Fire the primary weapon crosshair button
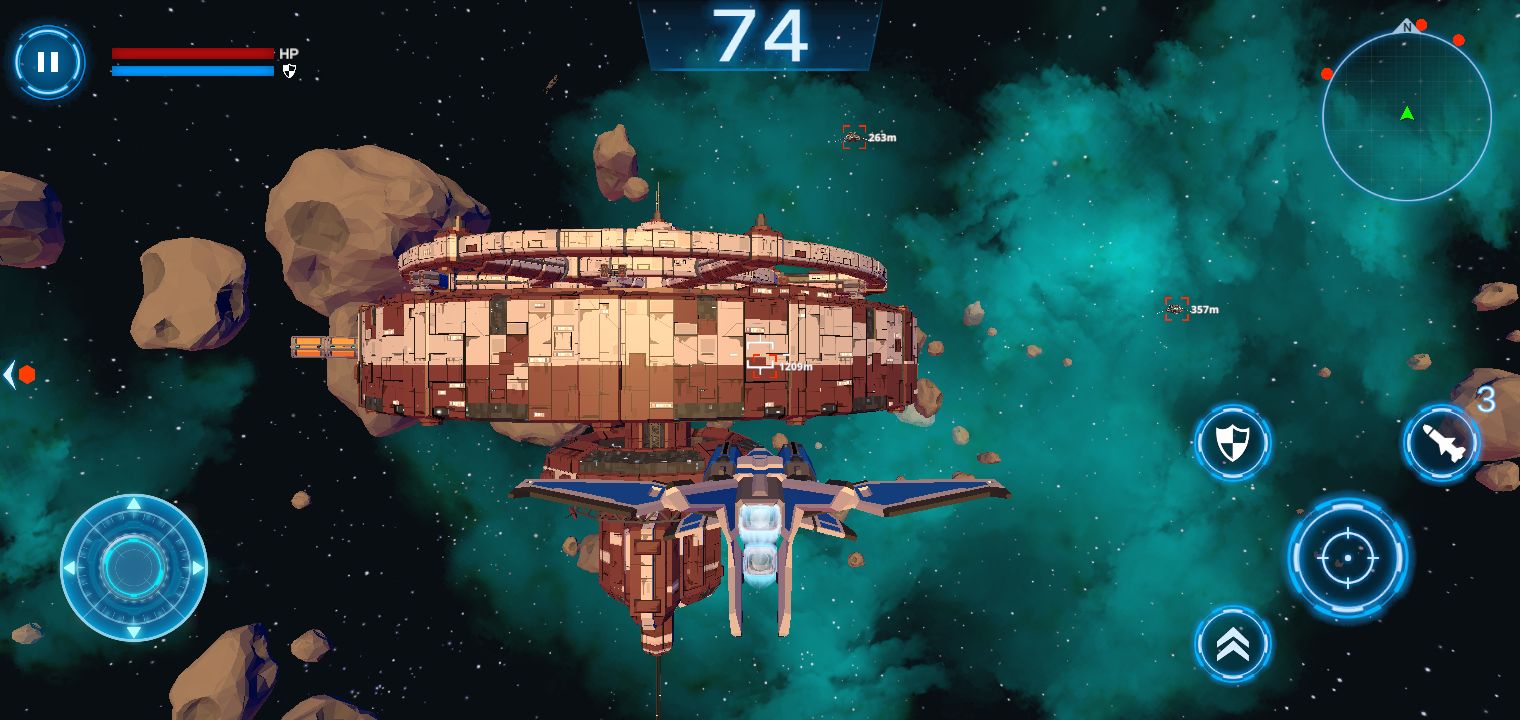 click(x=1347, y=557)
